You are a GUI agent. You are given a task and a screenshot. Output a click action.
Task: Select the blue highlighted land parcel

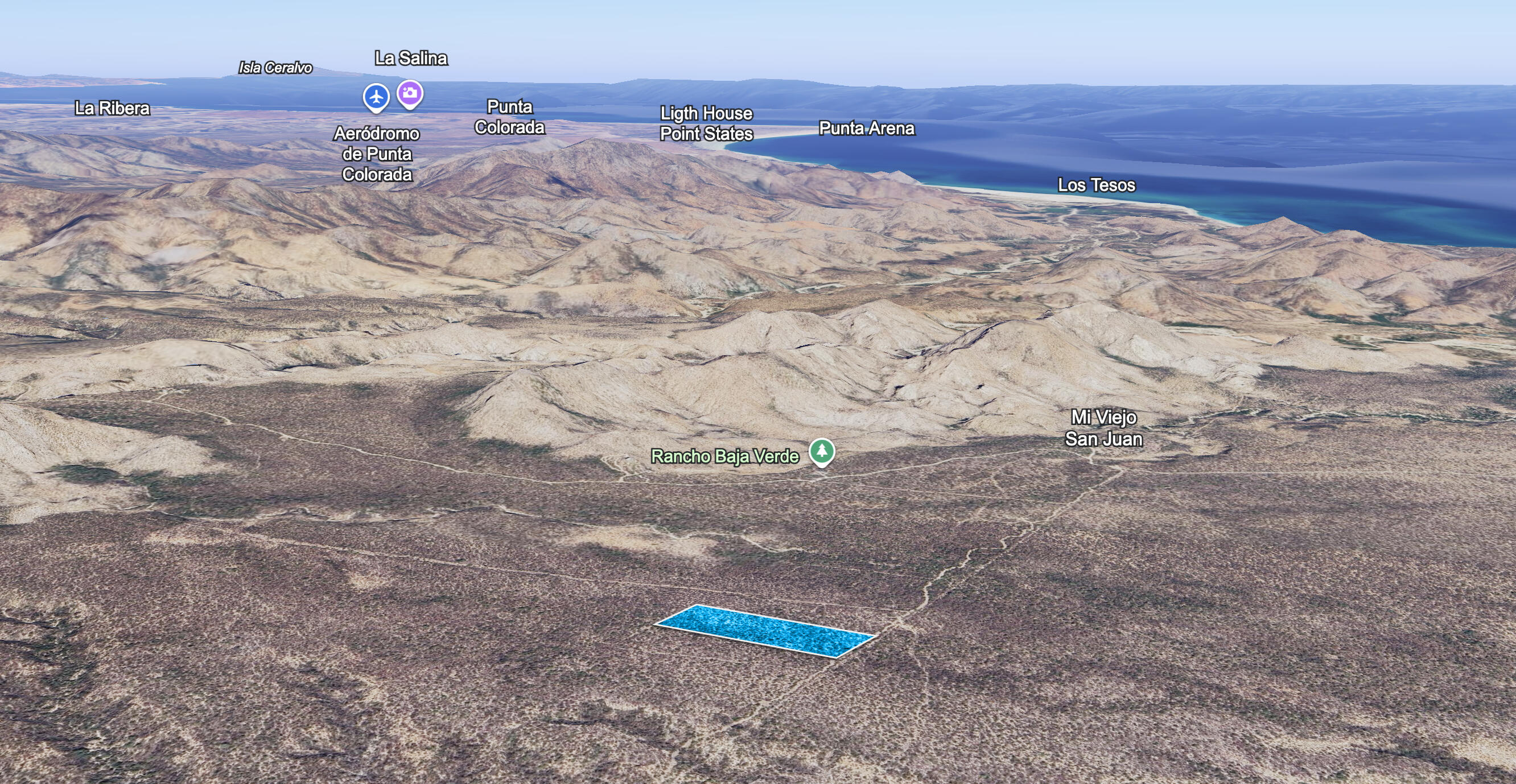(x=765, y=630)
